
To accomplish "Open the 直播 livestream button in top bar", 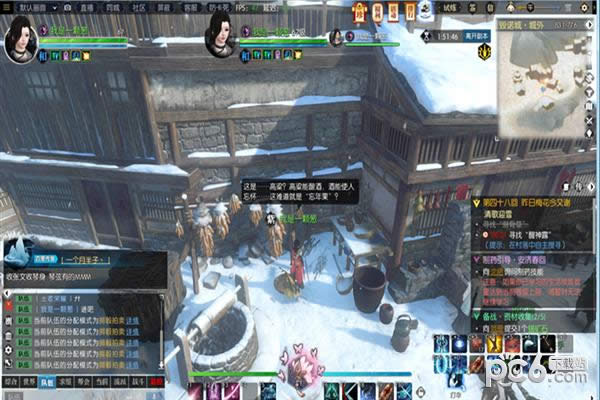I will click(85, 6).
